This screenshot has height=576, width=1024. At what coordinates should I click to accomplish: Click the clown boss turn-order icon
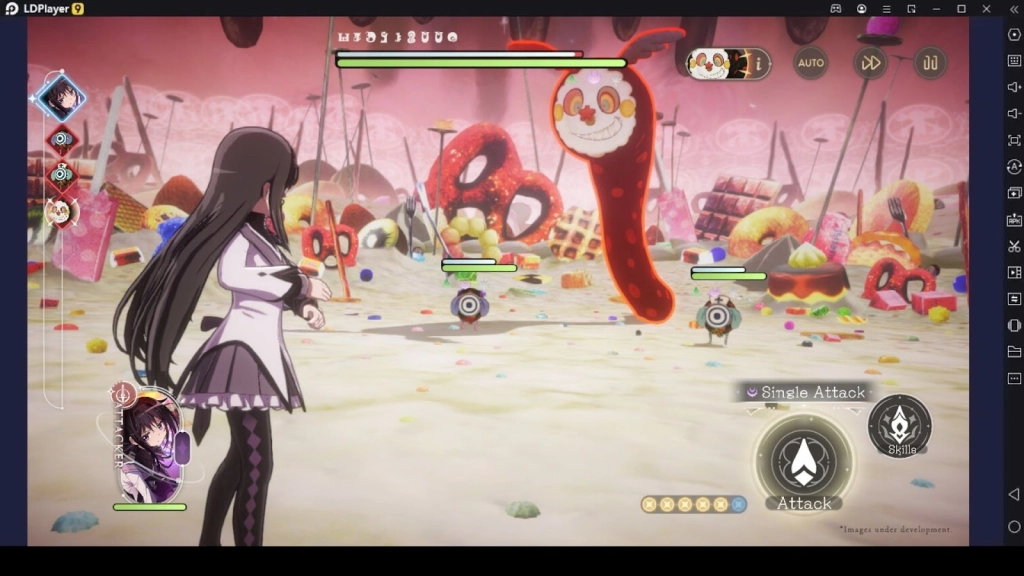point(60,210)
